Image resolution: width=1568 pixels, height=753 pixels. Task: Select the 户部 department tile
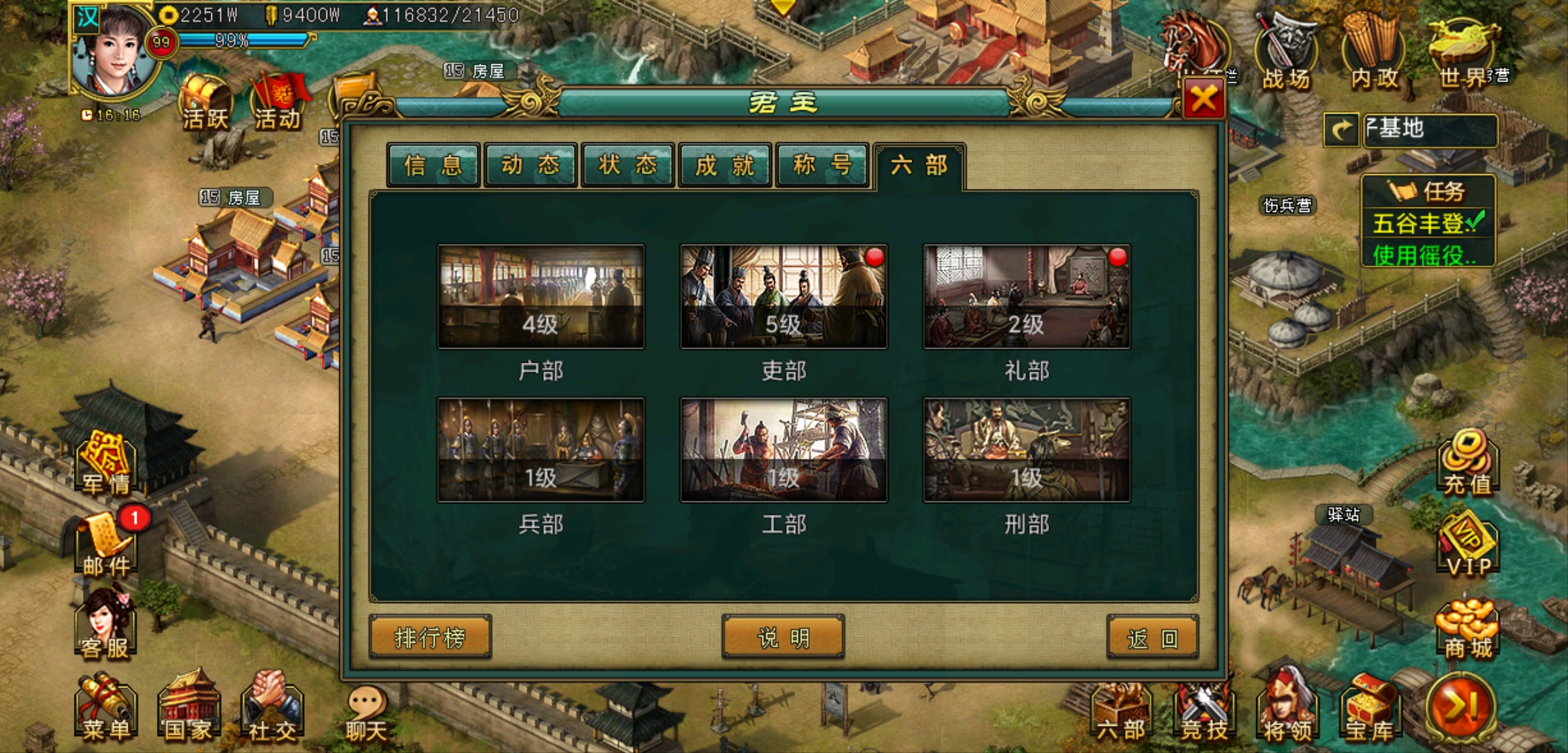pos(541,296)
